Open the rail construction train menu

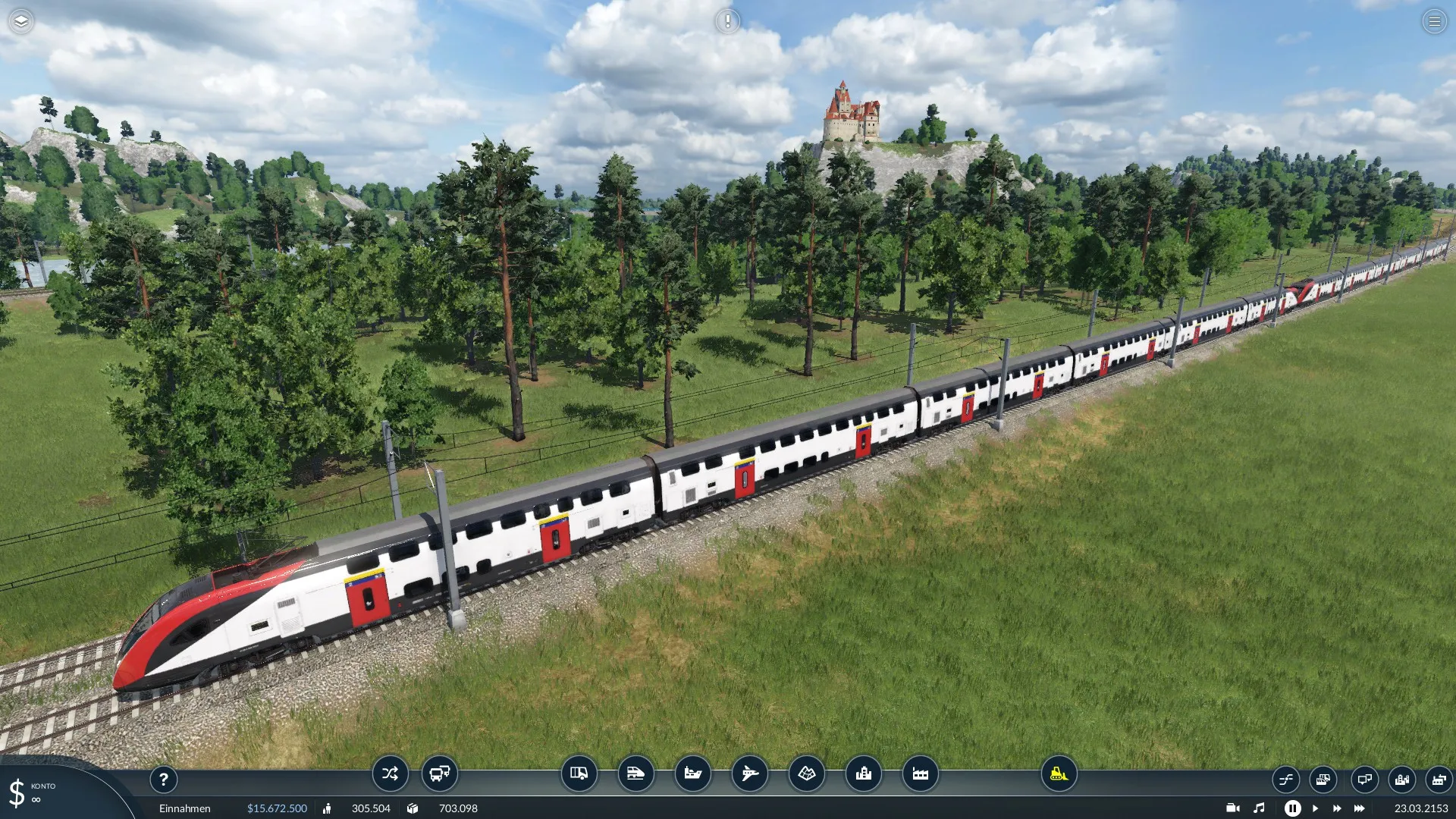tap(636, 774)
